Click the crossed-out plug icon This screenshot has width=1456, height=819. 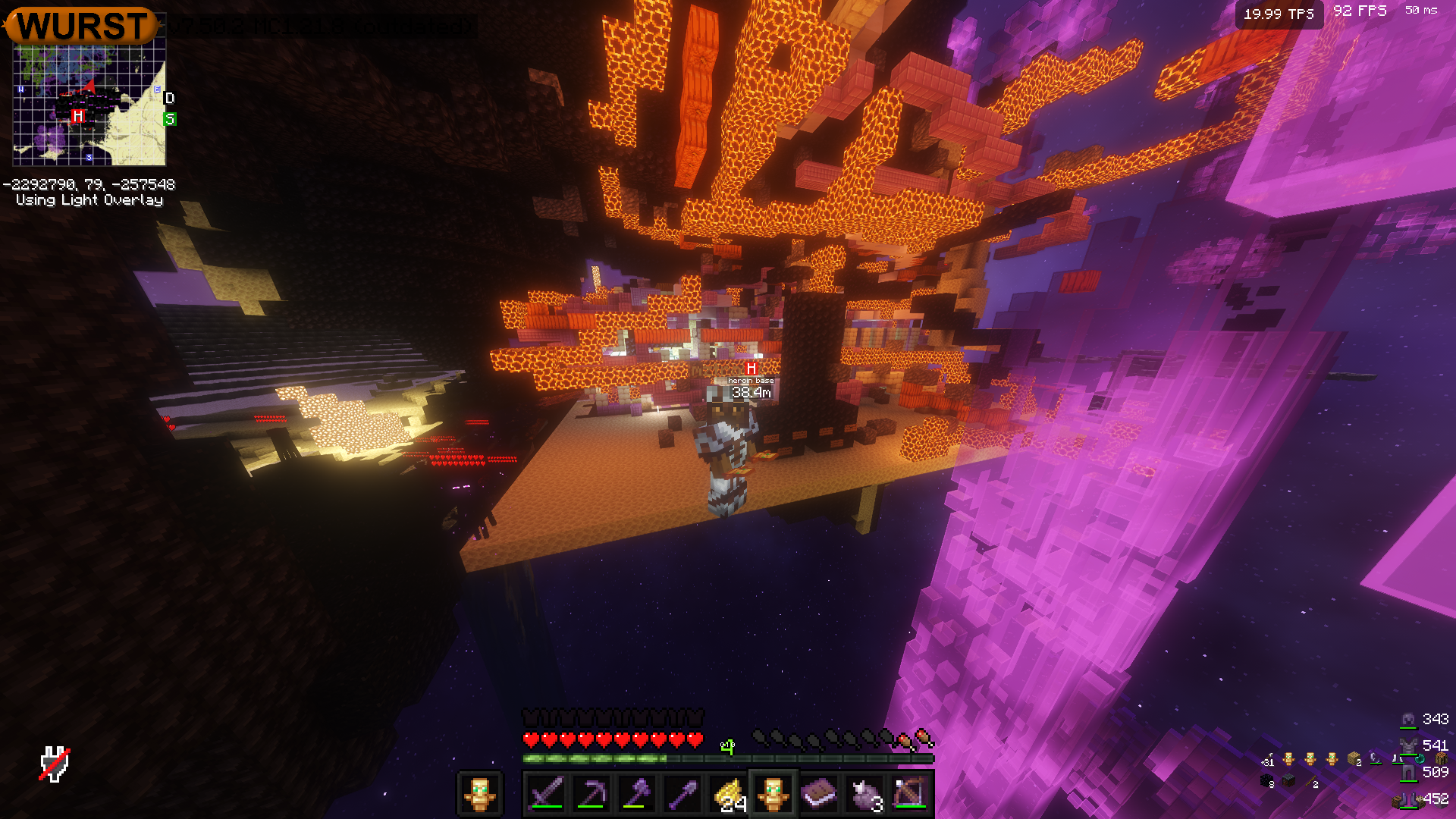click(x=55, y=764)
